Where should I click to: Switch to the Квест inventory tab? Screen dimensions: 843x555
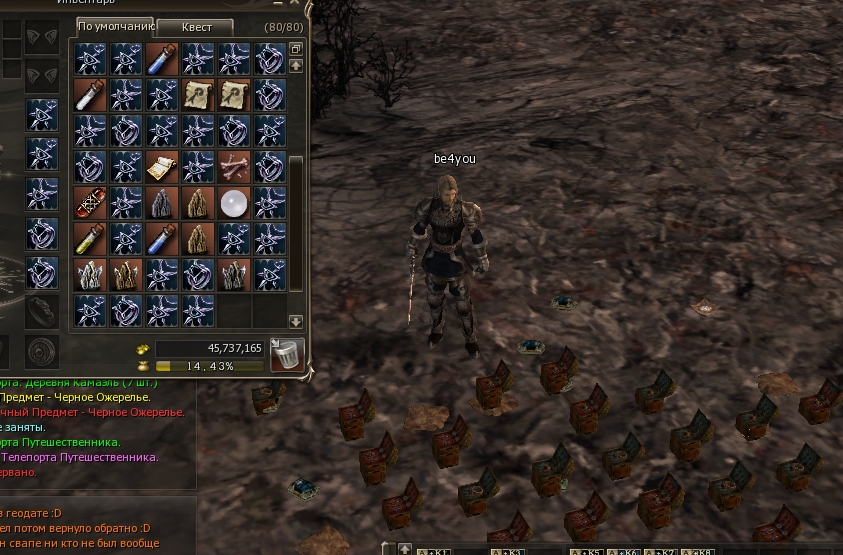tap(195, 27)
